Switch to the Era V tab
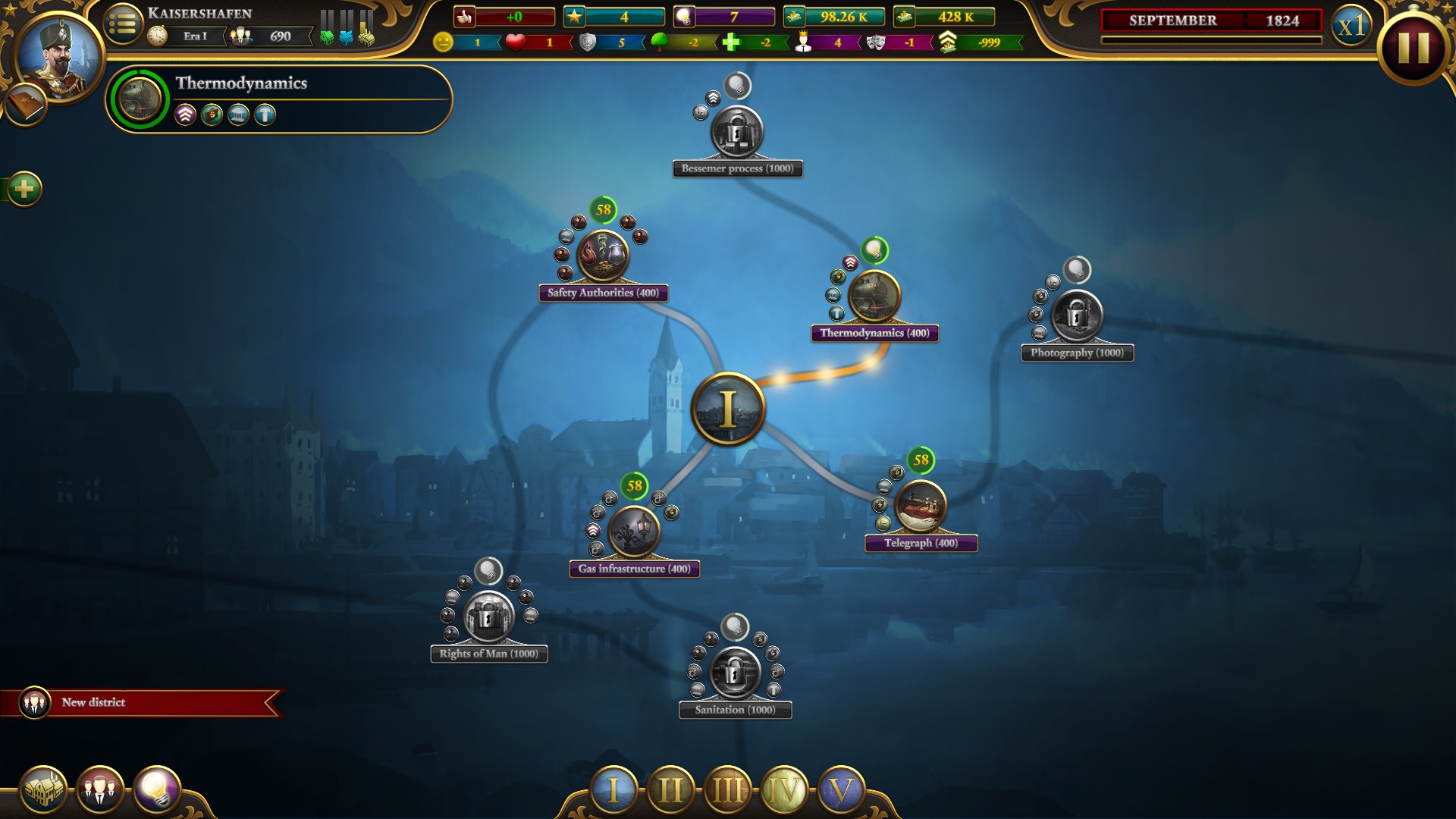The image size is (1456, 819). click(x=841, y=790)
